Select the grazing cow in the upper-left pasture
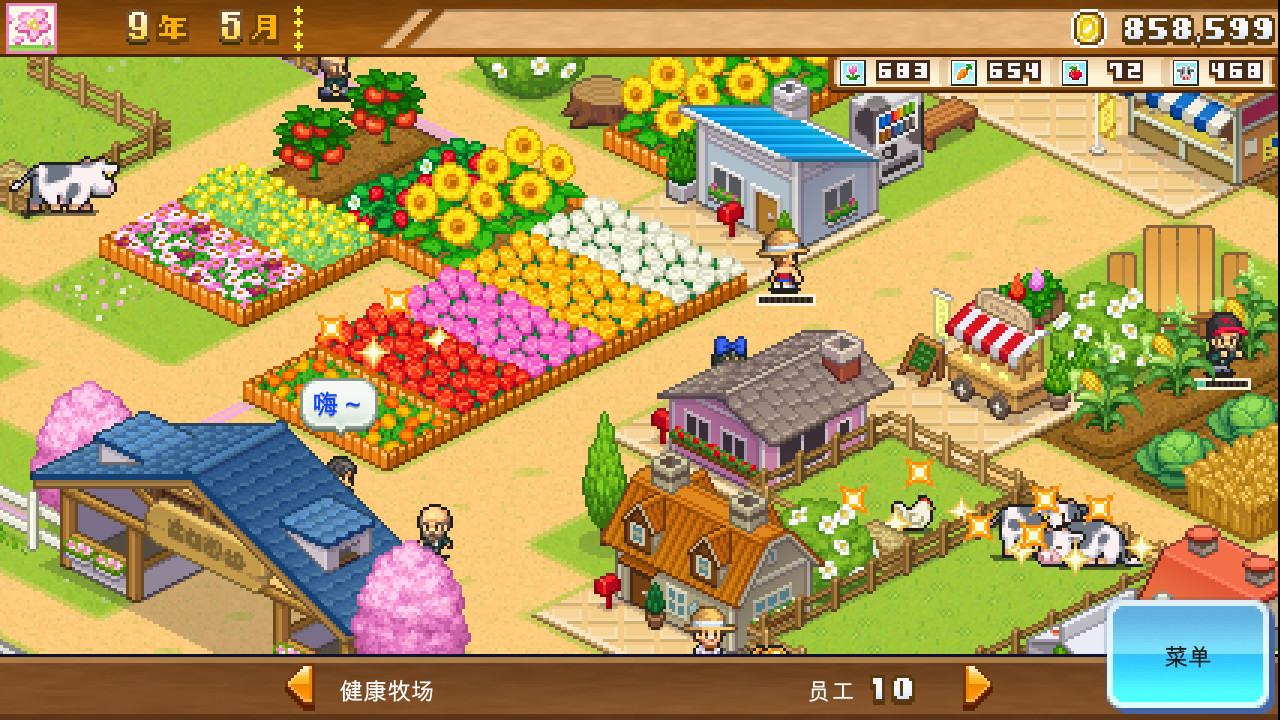This screenshot has height=720, width=1280. (x=72, y=184)
